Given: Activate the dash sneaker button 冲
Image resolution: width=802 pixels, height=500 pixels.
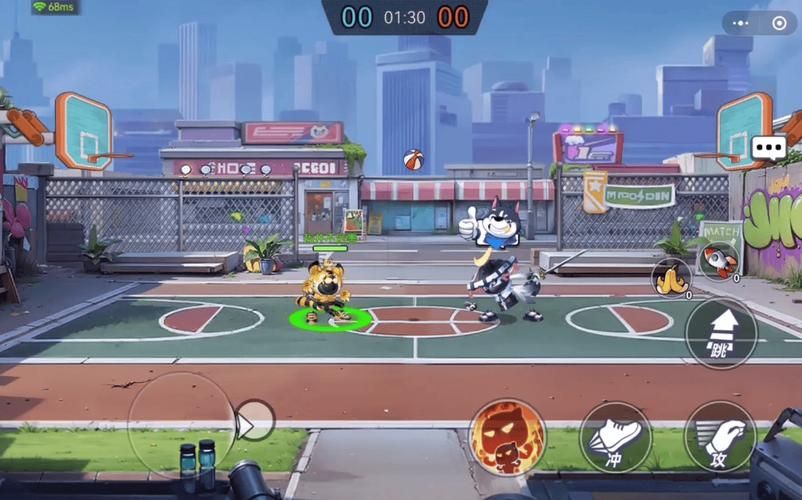Looking at the screenshot, I should click(x=615, y=437).
